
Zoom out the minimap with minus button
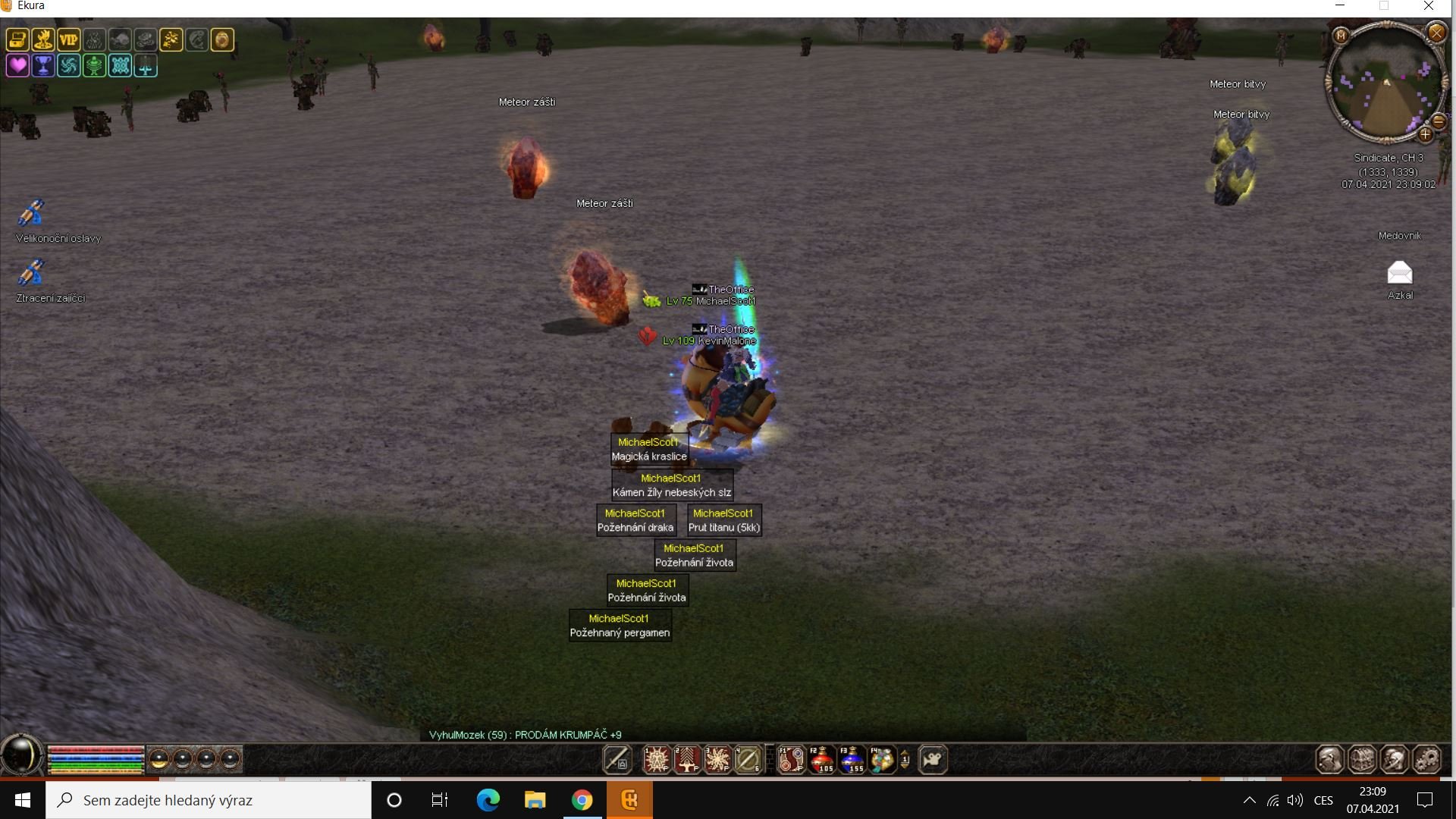1439,121
